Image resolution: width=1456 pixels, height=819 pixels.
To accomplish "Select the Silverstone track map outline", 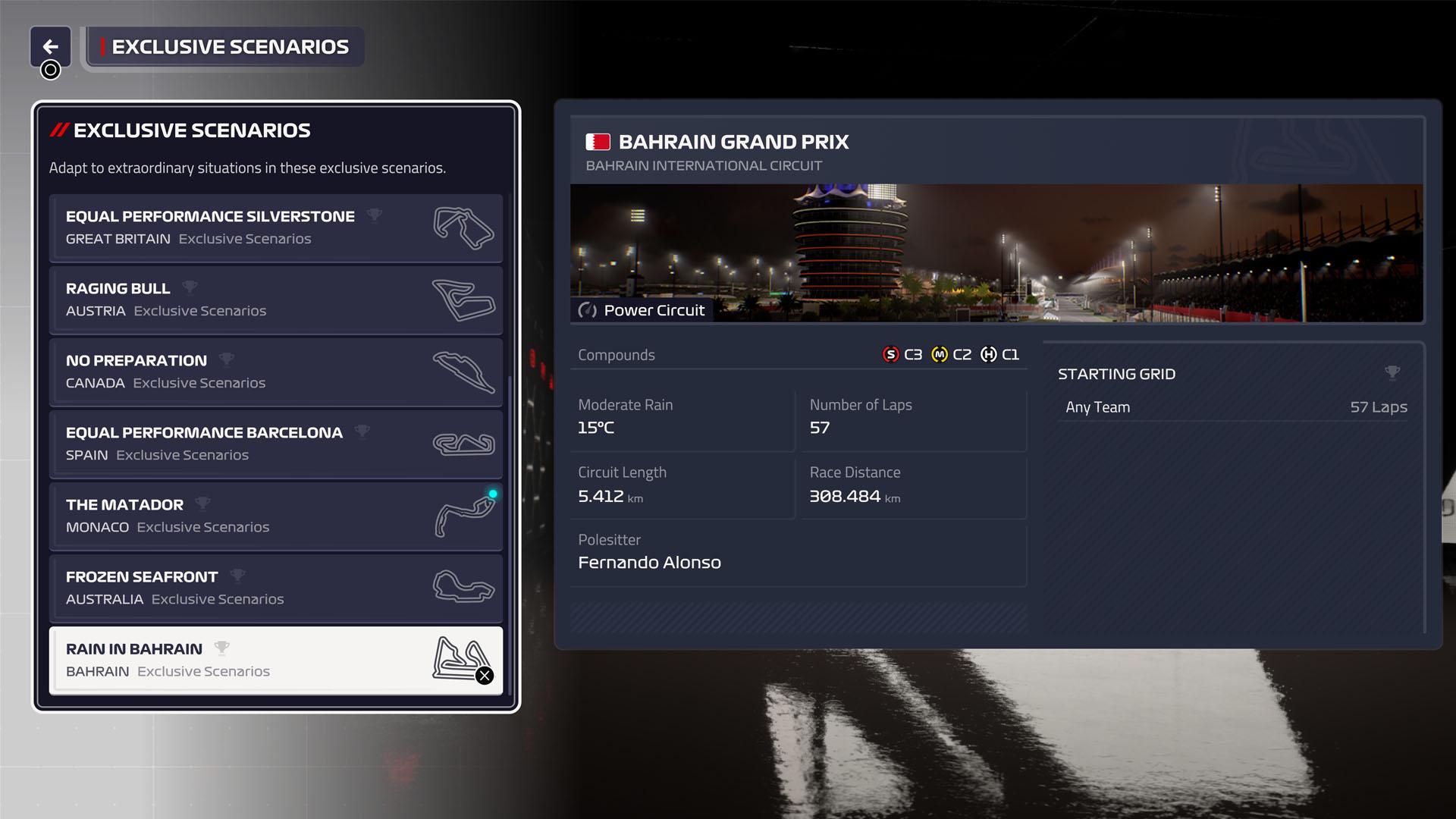I will coord(463,227).
